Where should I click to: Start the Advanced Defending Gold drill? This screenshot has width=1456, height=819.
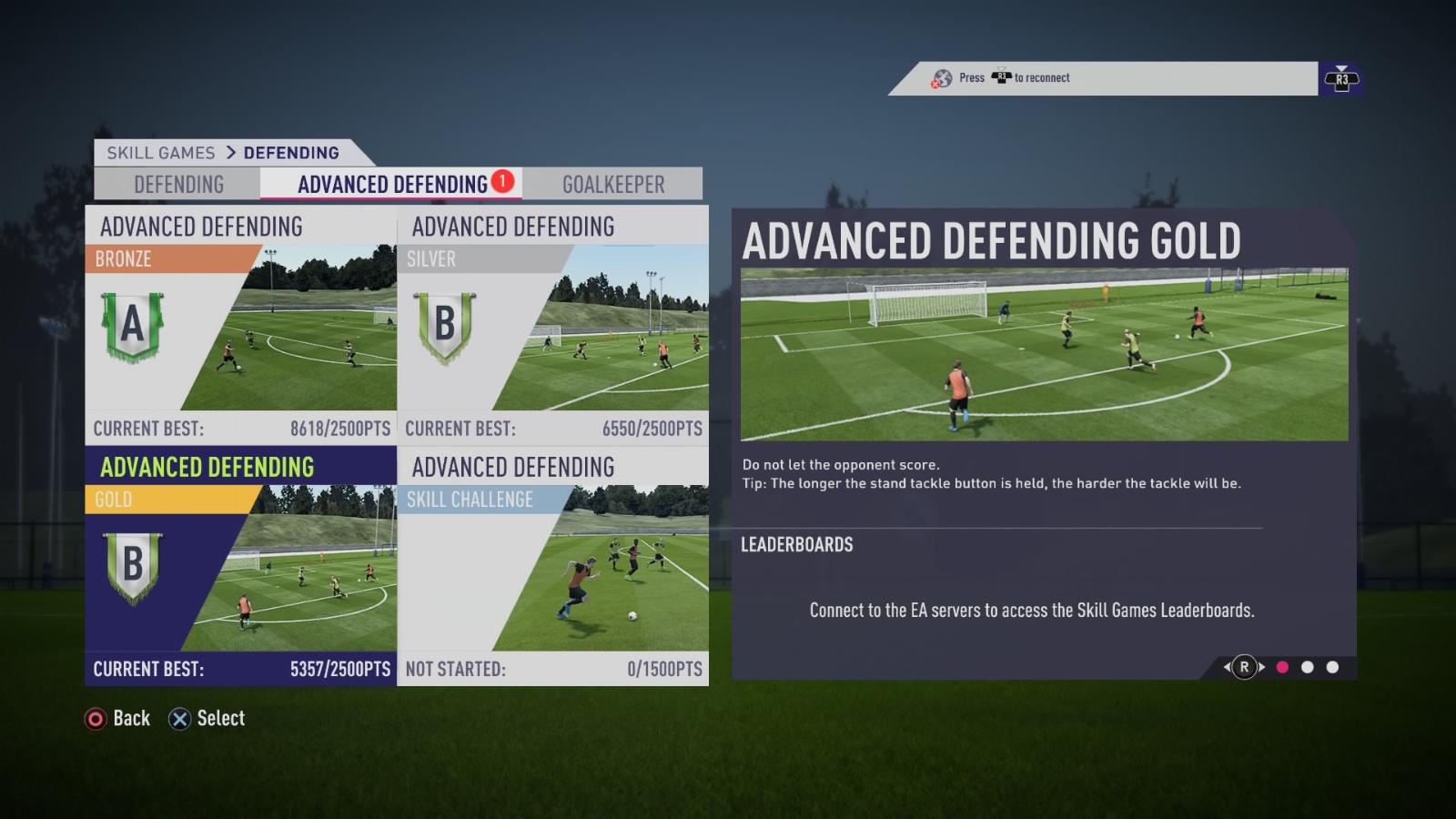click(241, 566)
